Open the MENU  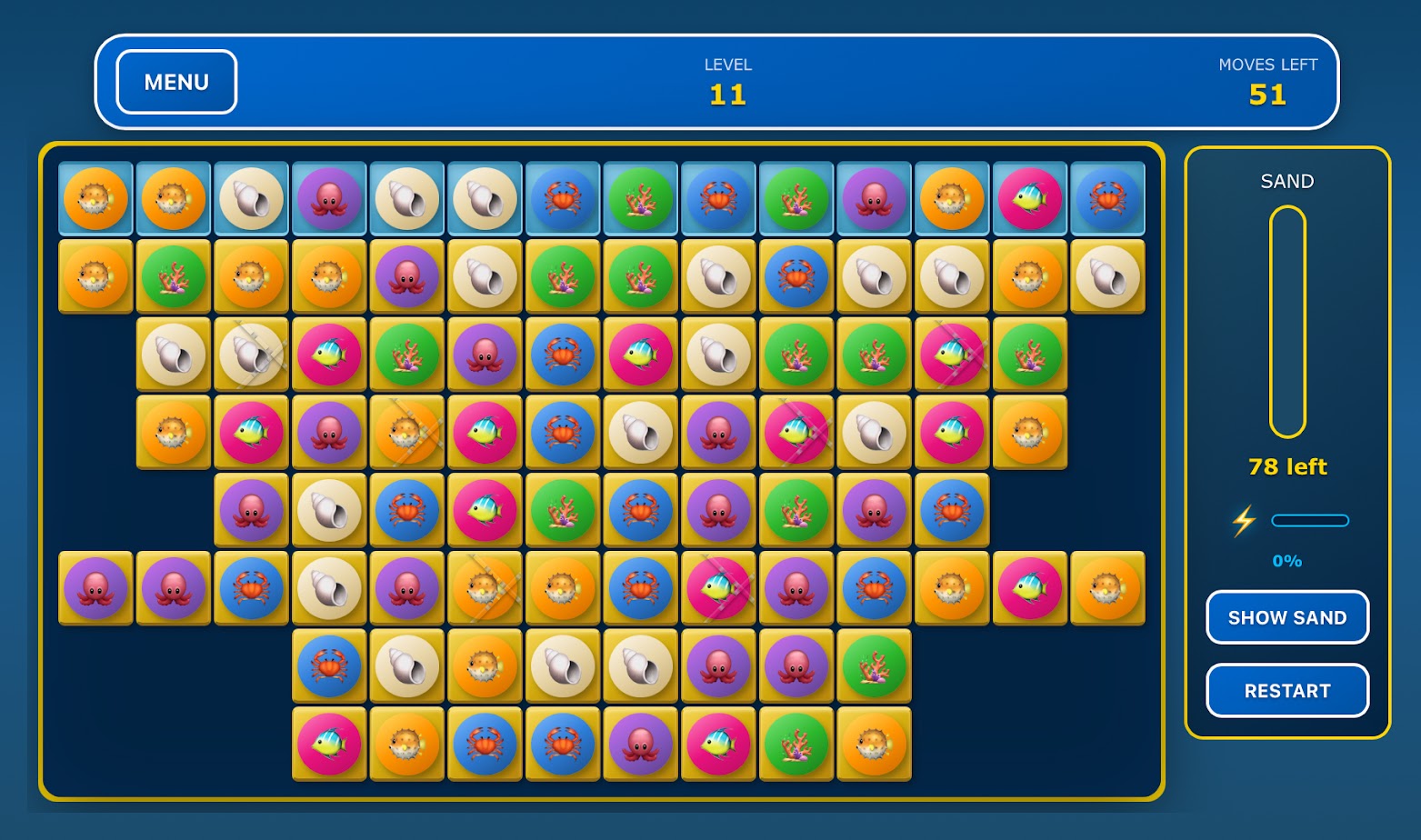click(175, 82)
